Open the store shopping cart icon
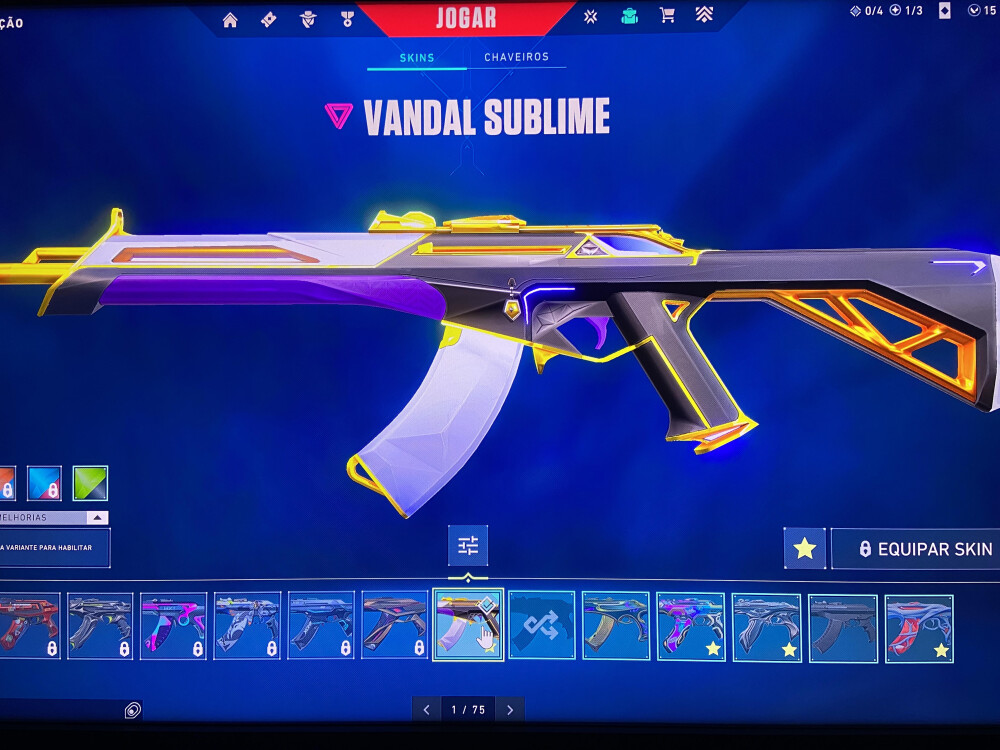The width and height of the screenshot is (1000, 750). point(667,16)
